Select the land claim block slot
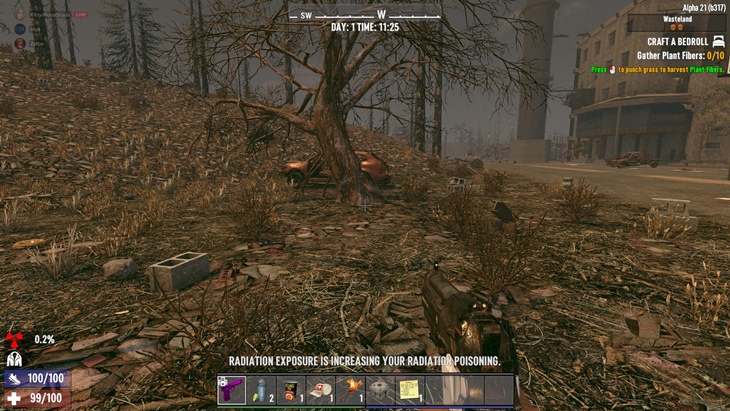The image size is (730, 411). [380, 389]
